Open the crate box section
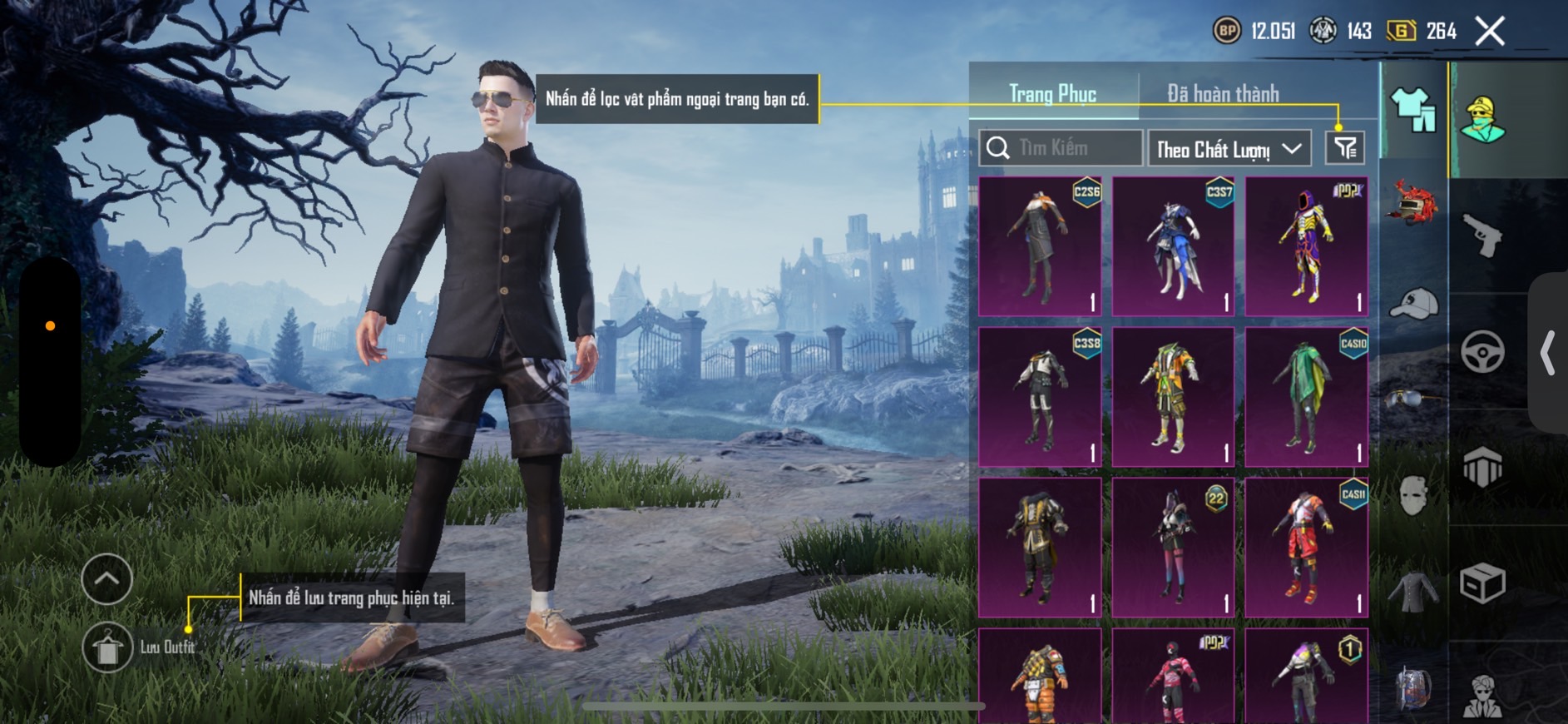This screenshot has width=1568, height=724. (x=1482, y=583)
